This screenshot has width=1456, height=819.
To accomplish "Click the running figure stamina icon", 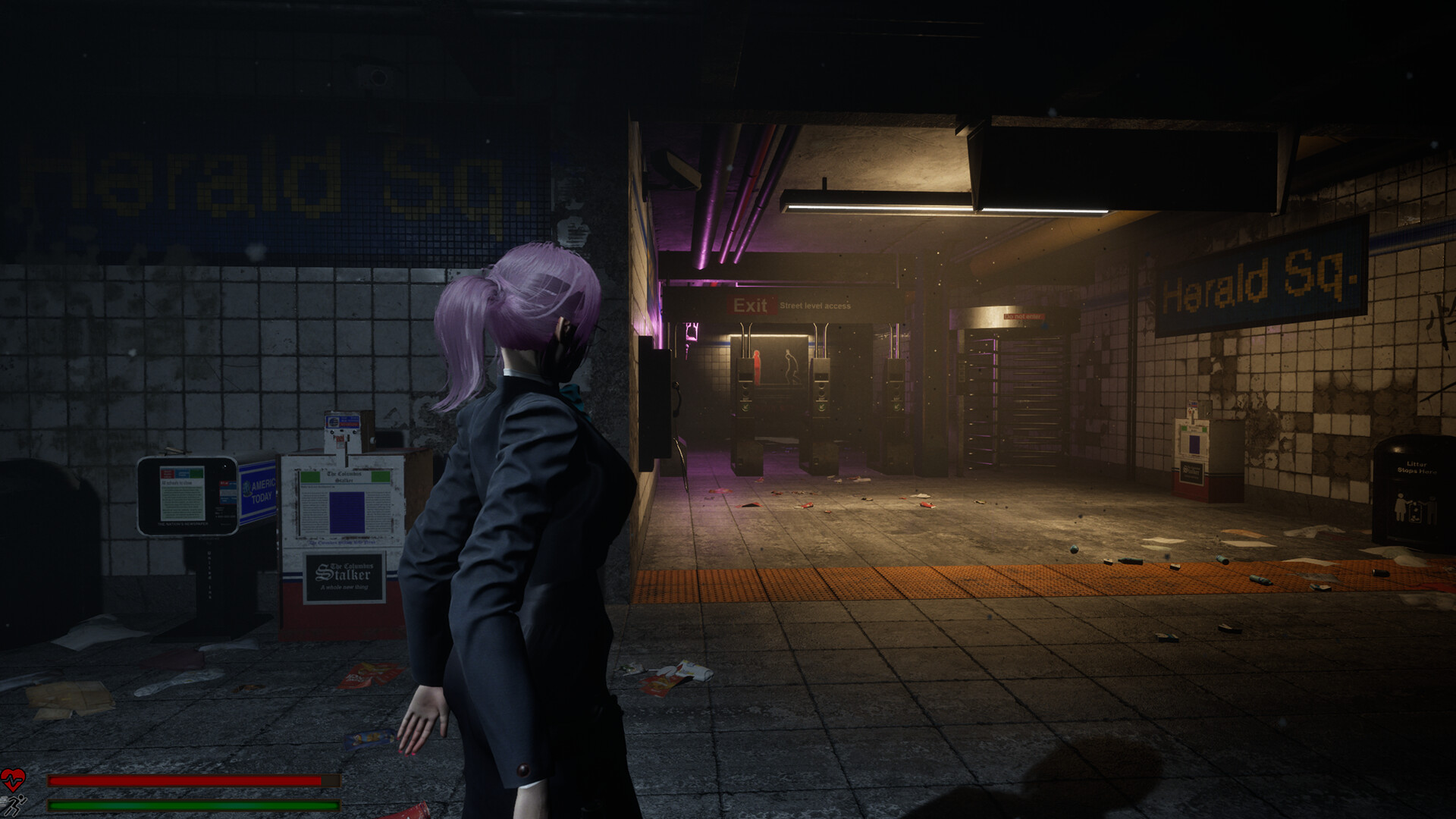I will coord(17,805).
